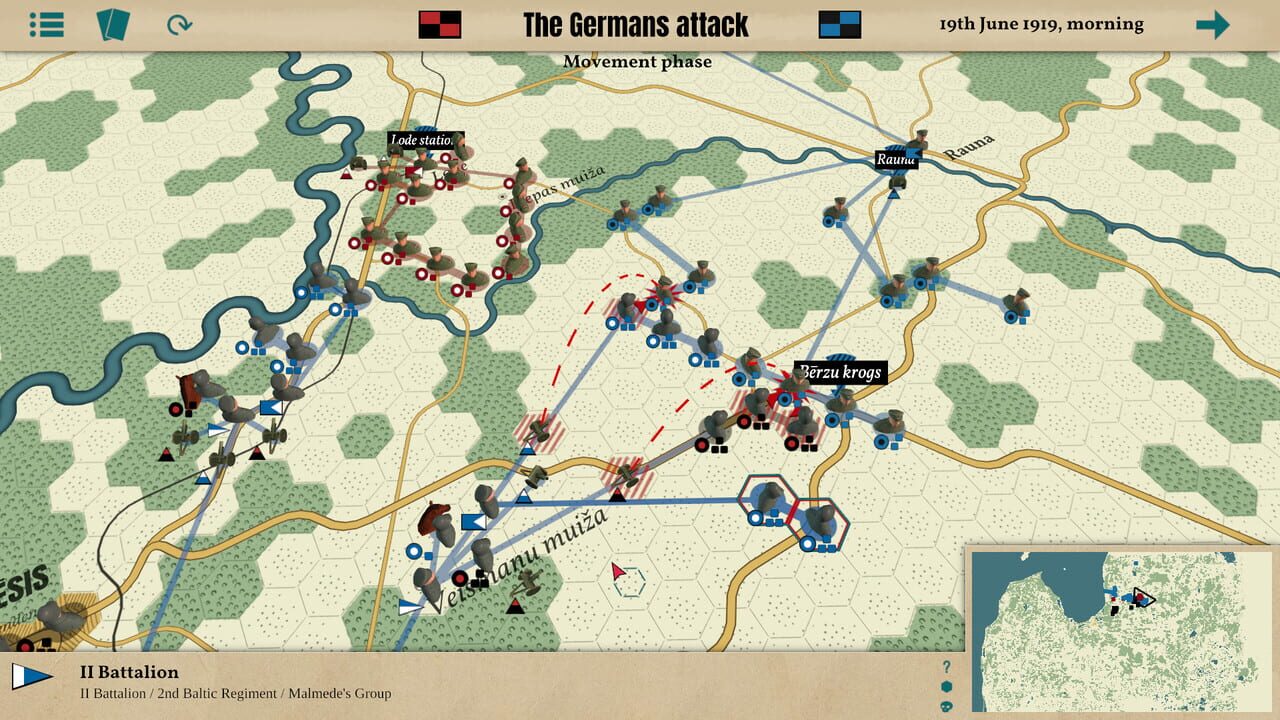
Task: Select the II Battalion flag in info panel
Action: click(32, 676)
